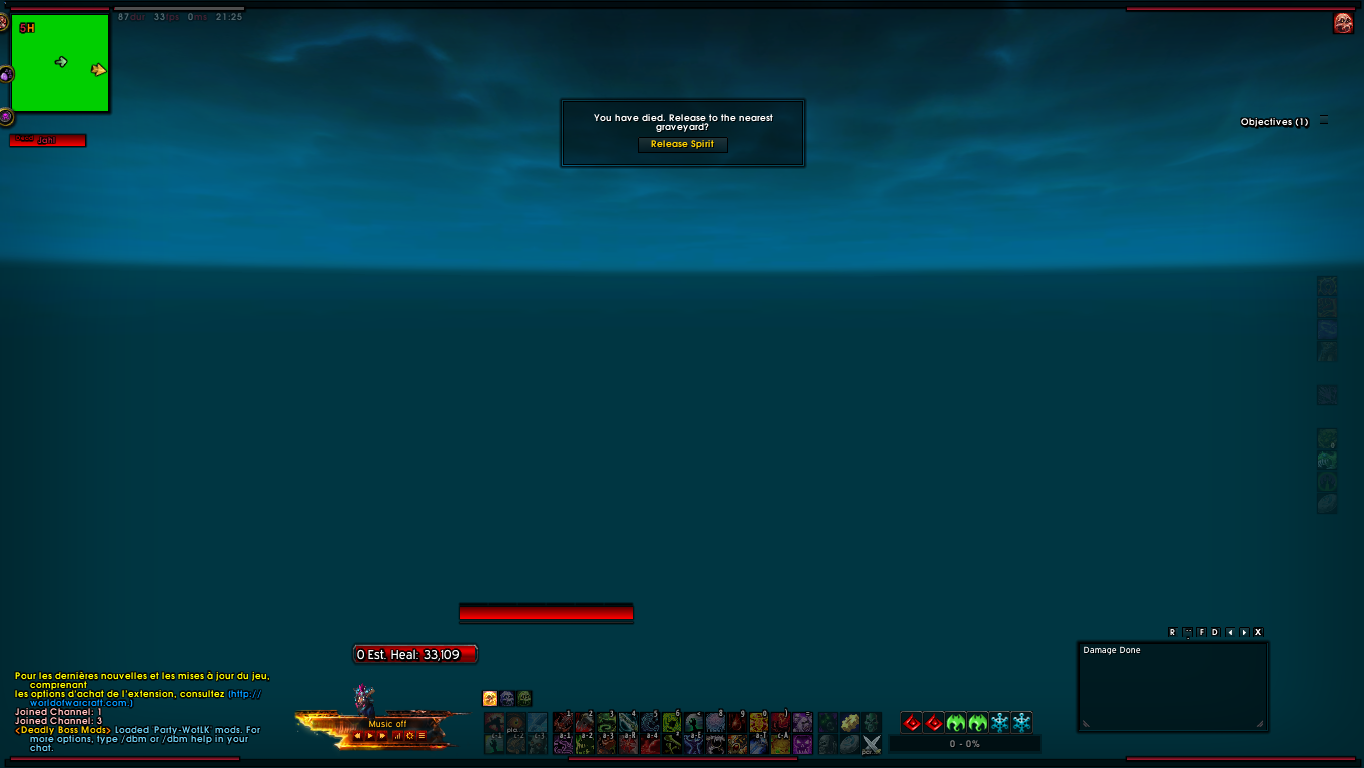The image size is (1364, 768).
Task: Release Spirit to the nearest graveyard
Action: (683, 144)
